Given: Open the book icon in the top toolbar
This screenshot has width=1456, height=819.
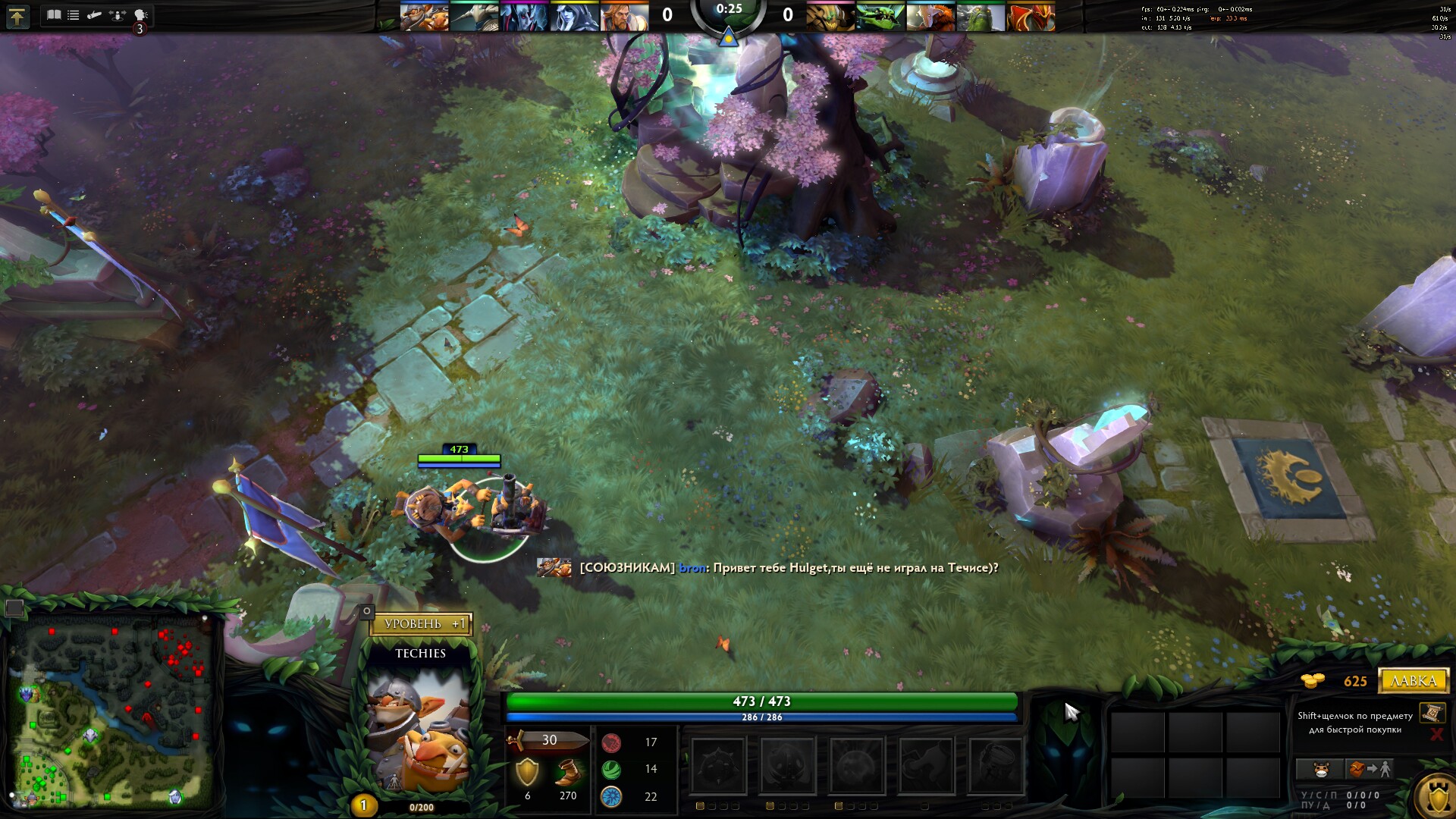Looking at the screenshot, I should [x=54, y=14].
